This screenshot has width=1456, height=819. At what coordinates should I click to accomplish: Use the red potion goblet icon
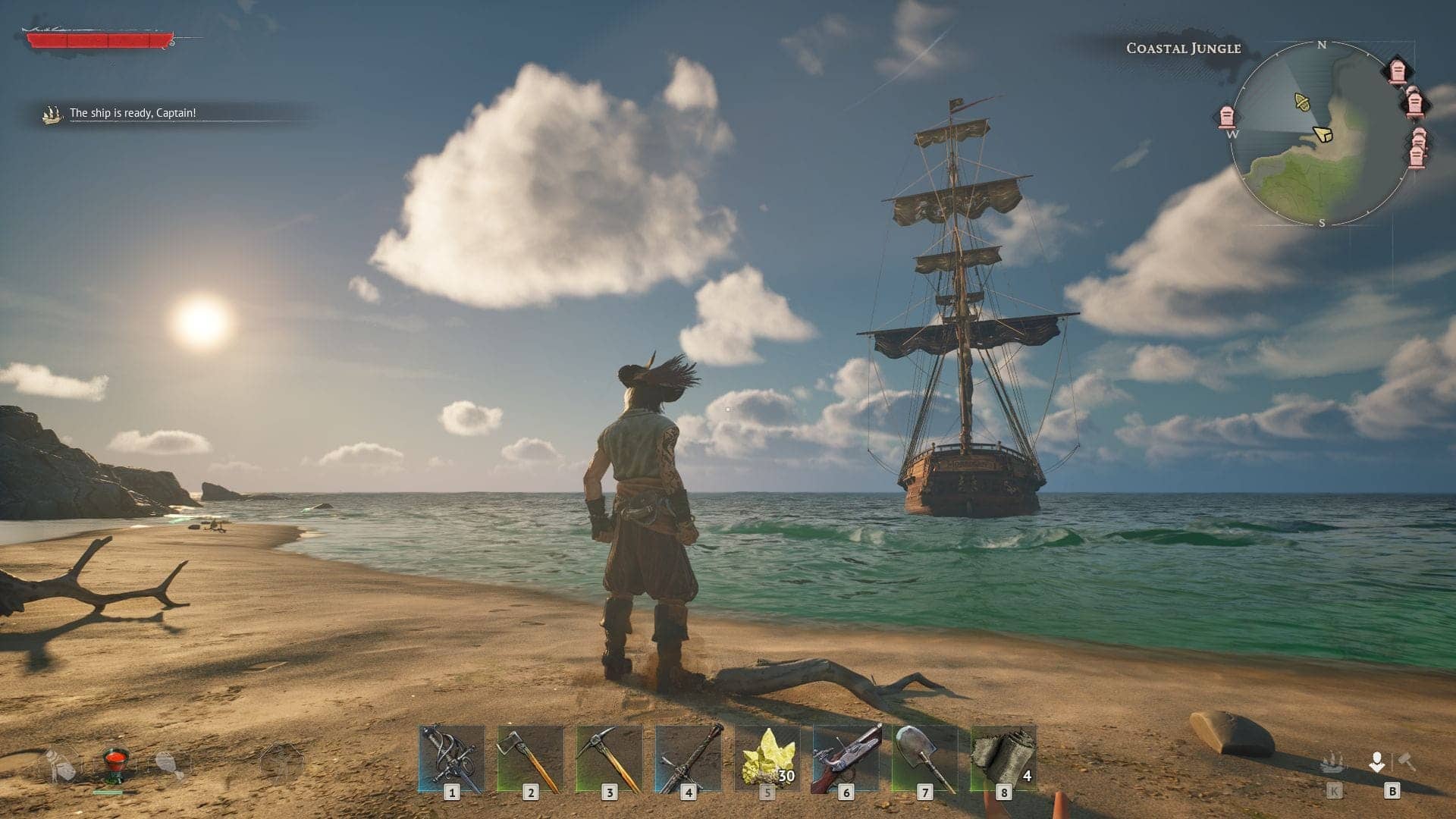point(115,764)
